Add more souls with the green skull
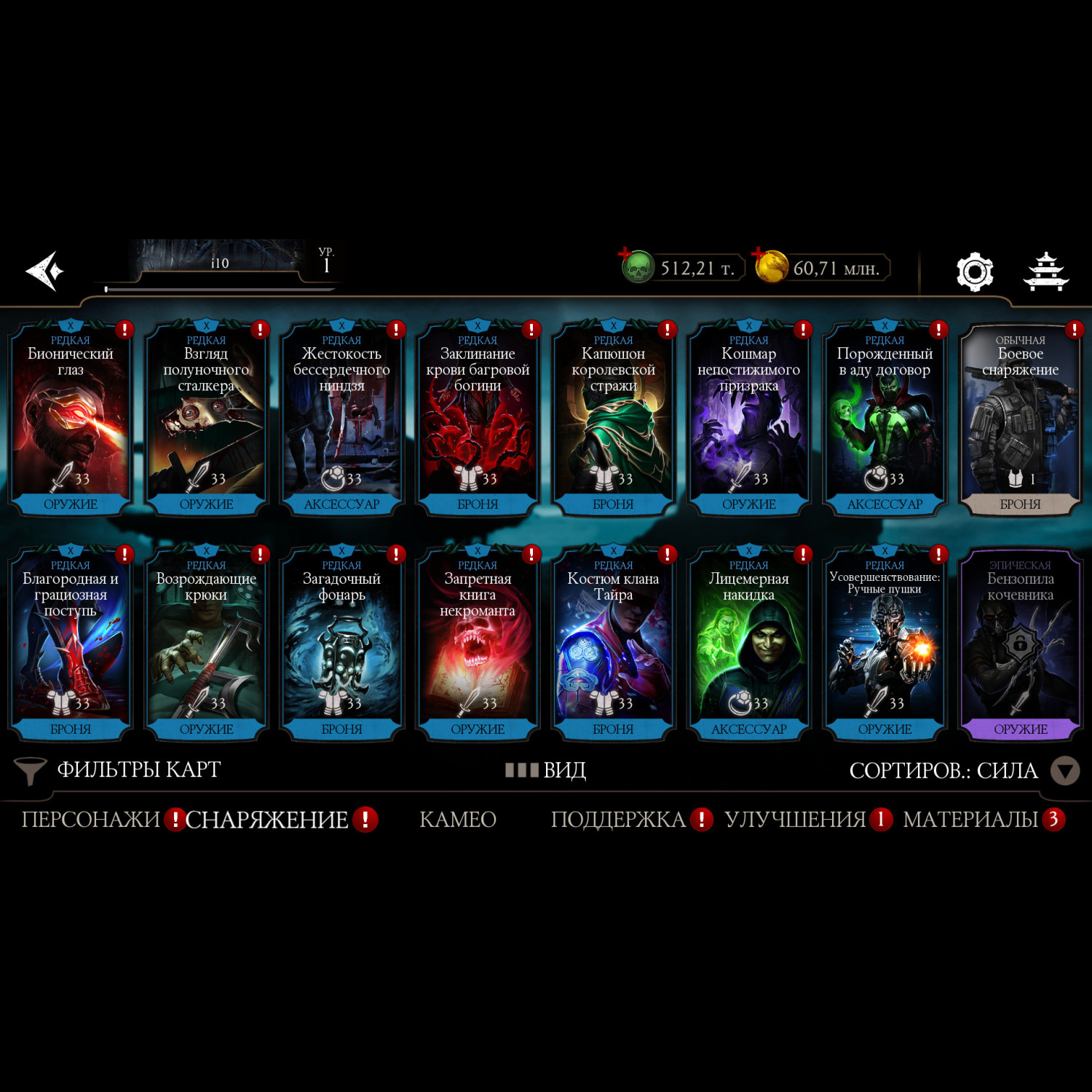Screen dimensions: 1092x1092 637,267
